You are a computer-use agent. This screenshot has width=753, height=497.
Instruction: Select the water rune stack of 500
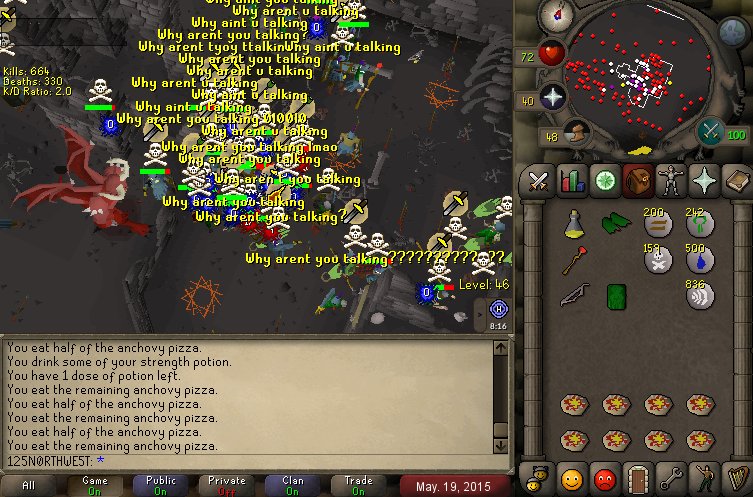pos(698,260)
